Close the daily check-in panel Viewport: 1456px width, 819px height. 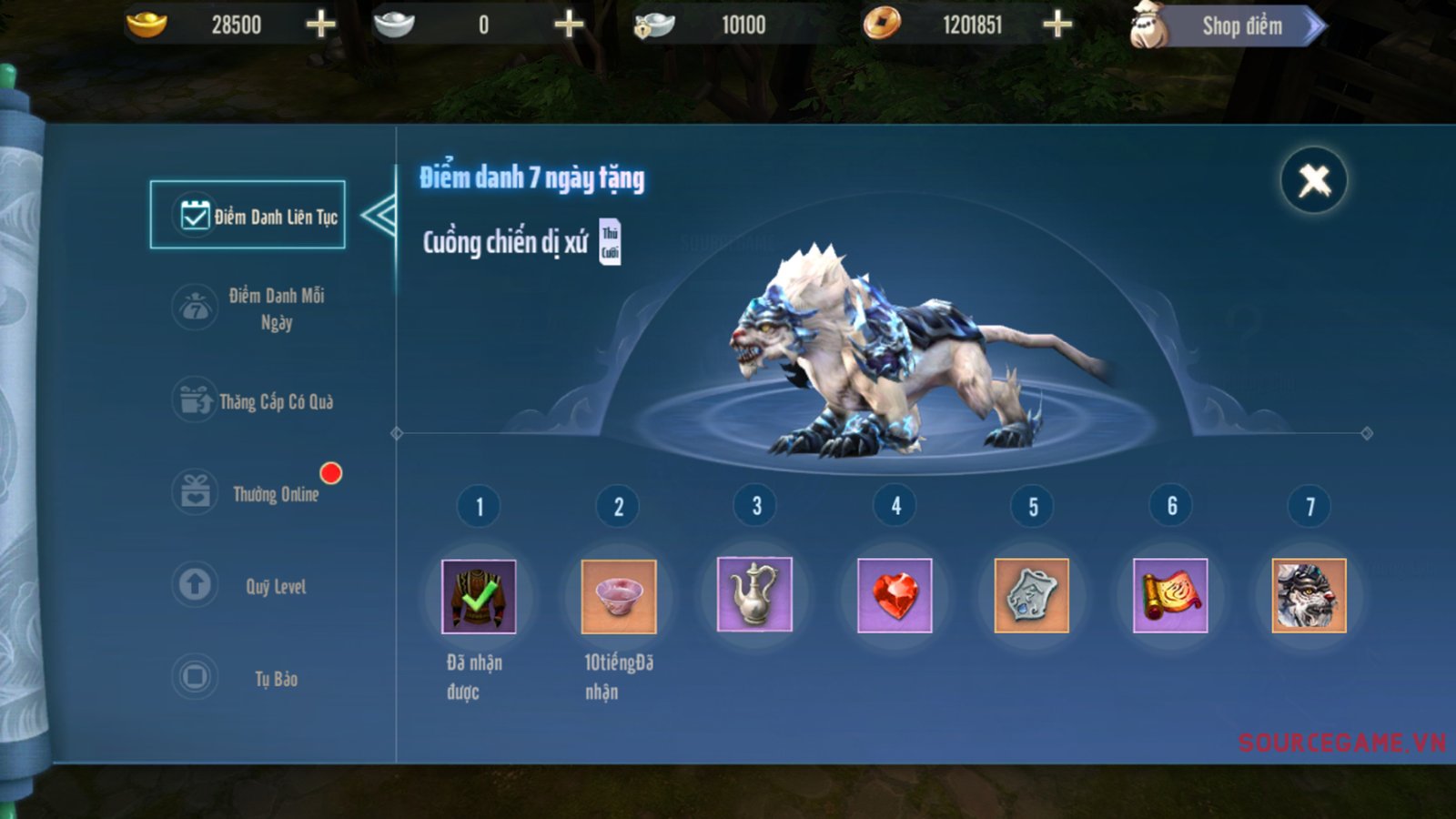coord(1313,180)
